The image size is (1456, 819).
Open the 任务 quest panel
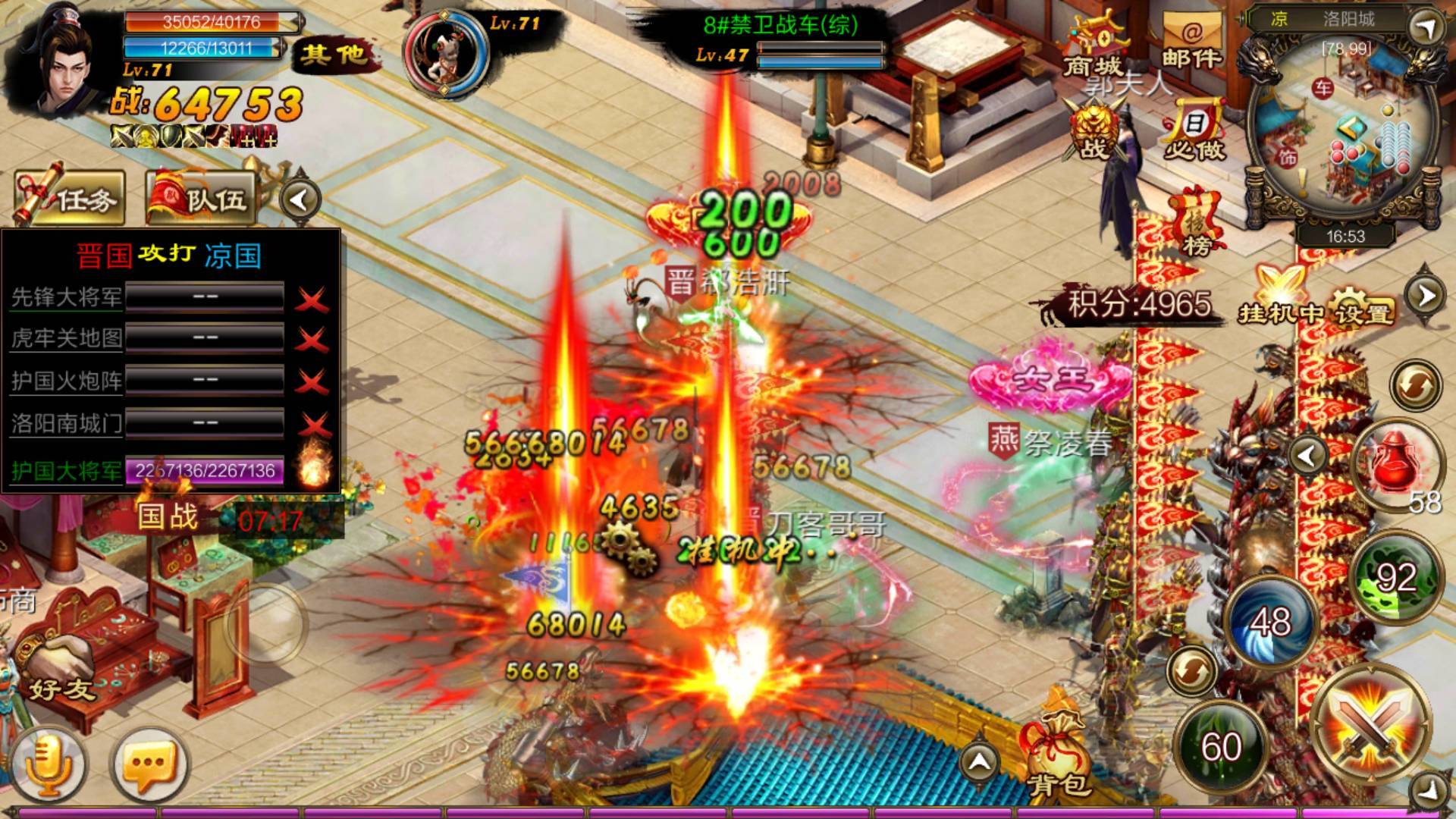[x=70, y=199]
